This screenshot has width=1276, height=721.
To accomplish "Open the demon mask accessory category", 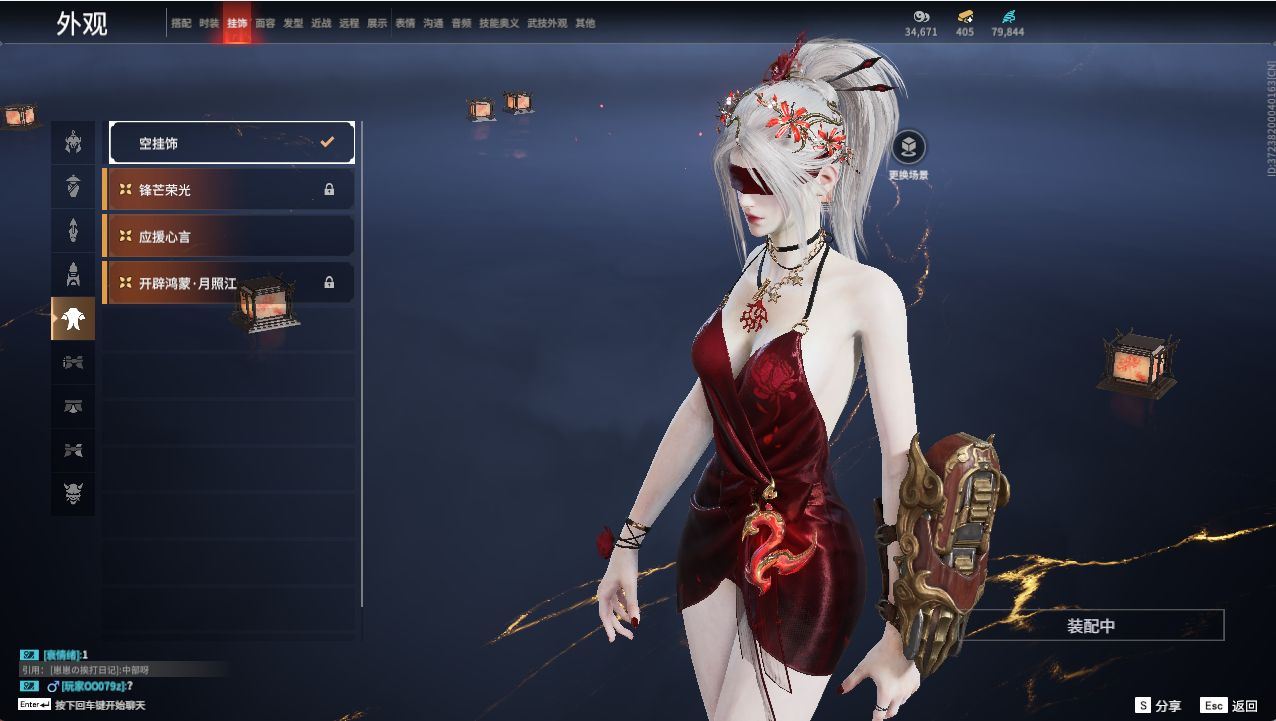I will 73,493.
